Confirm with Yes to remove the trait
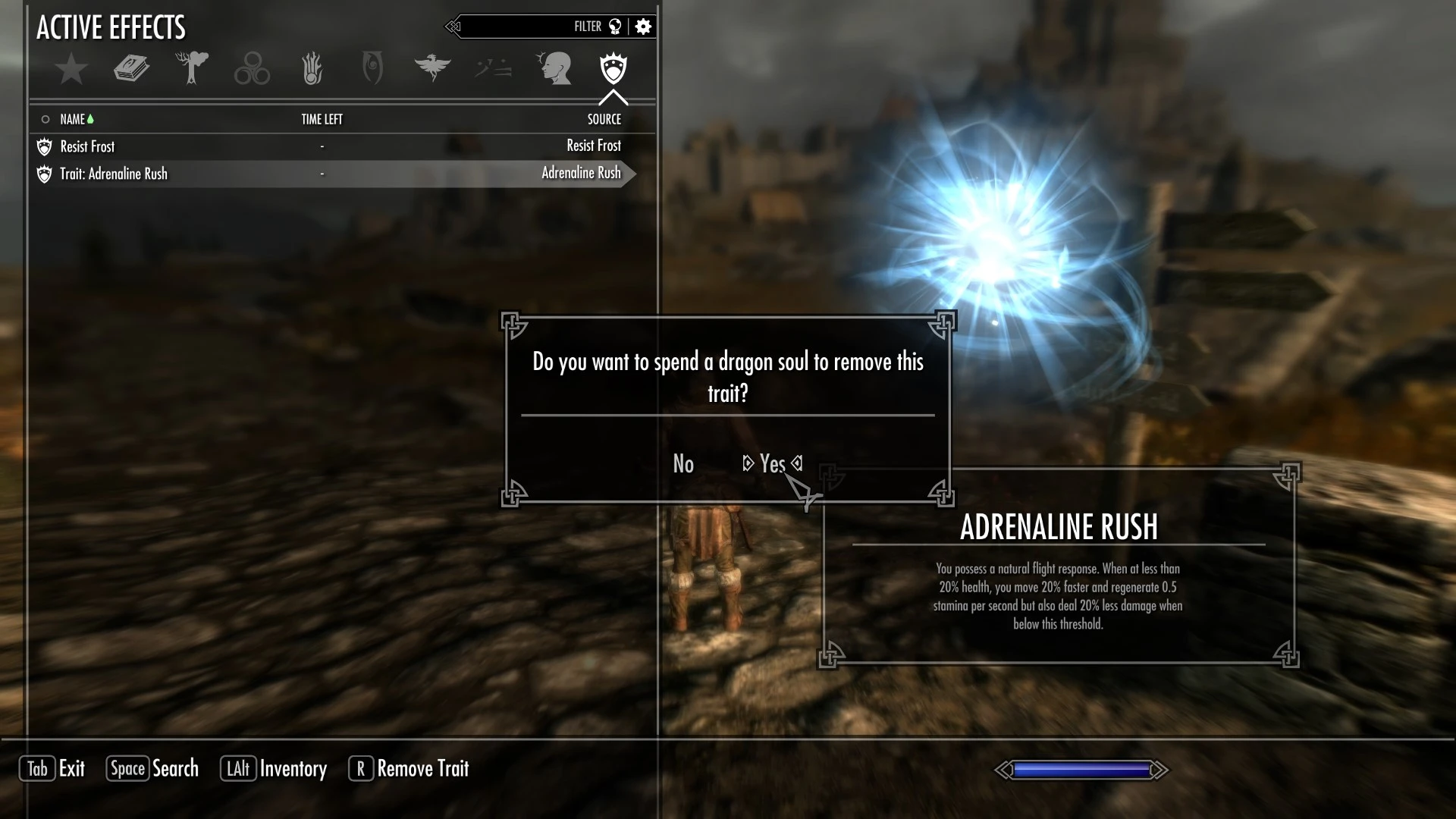 pos(772,463)
